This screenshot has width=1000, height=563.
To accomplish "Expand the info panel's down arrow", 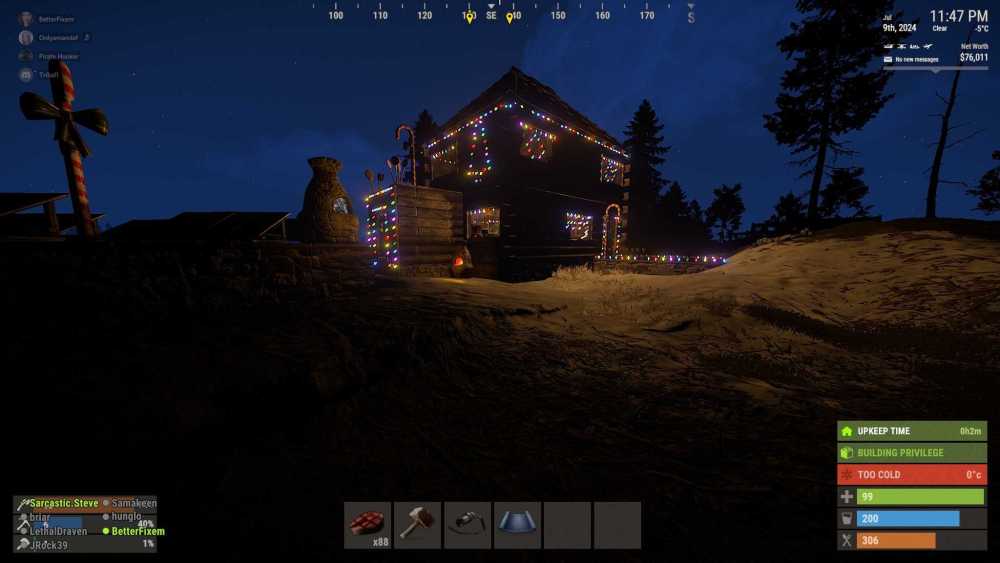I will coord(935,70).
